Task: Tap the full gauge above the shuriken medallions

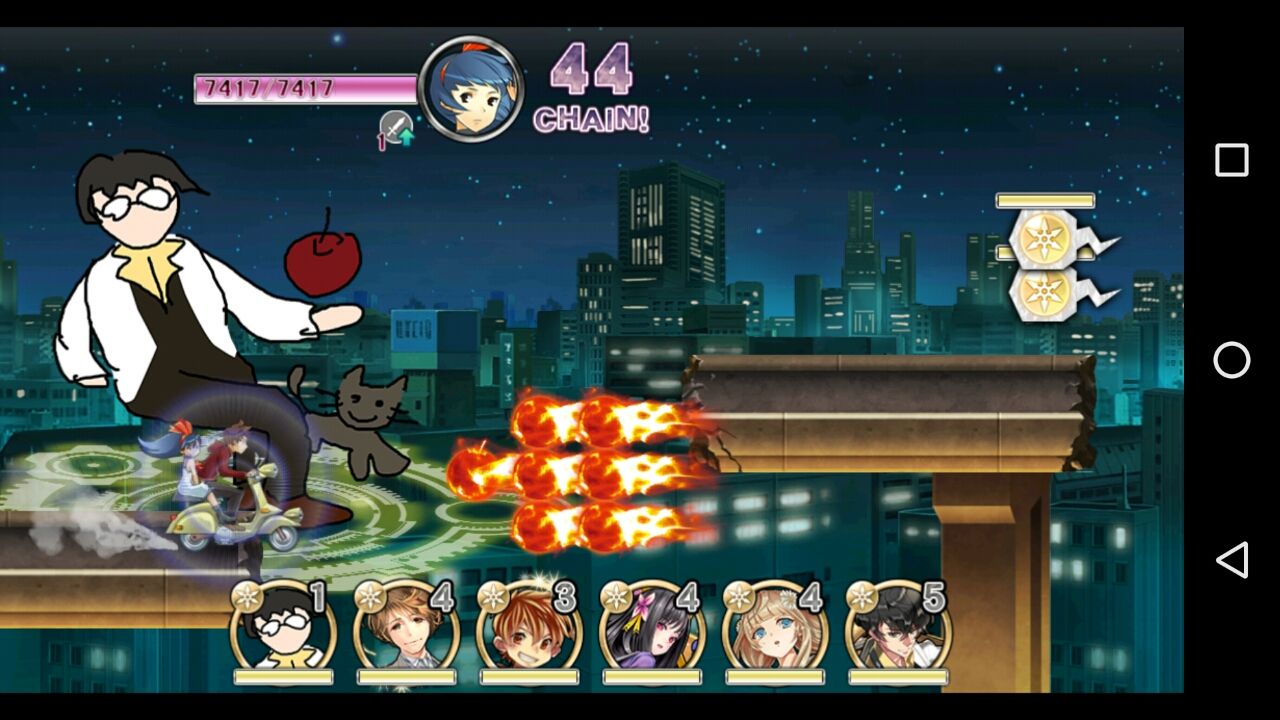Action: pos(1043,200)
